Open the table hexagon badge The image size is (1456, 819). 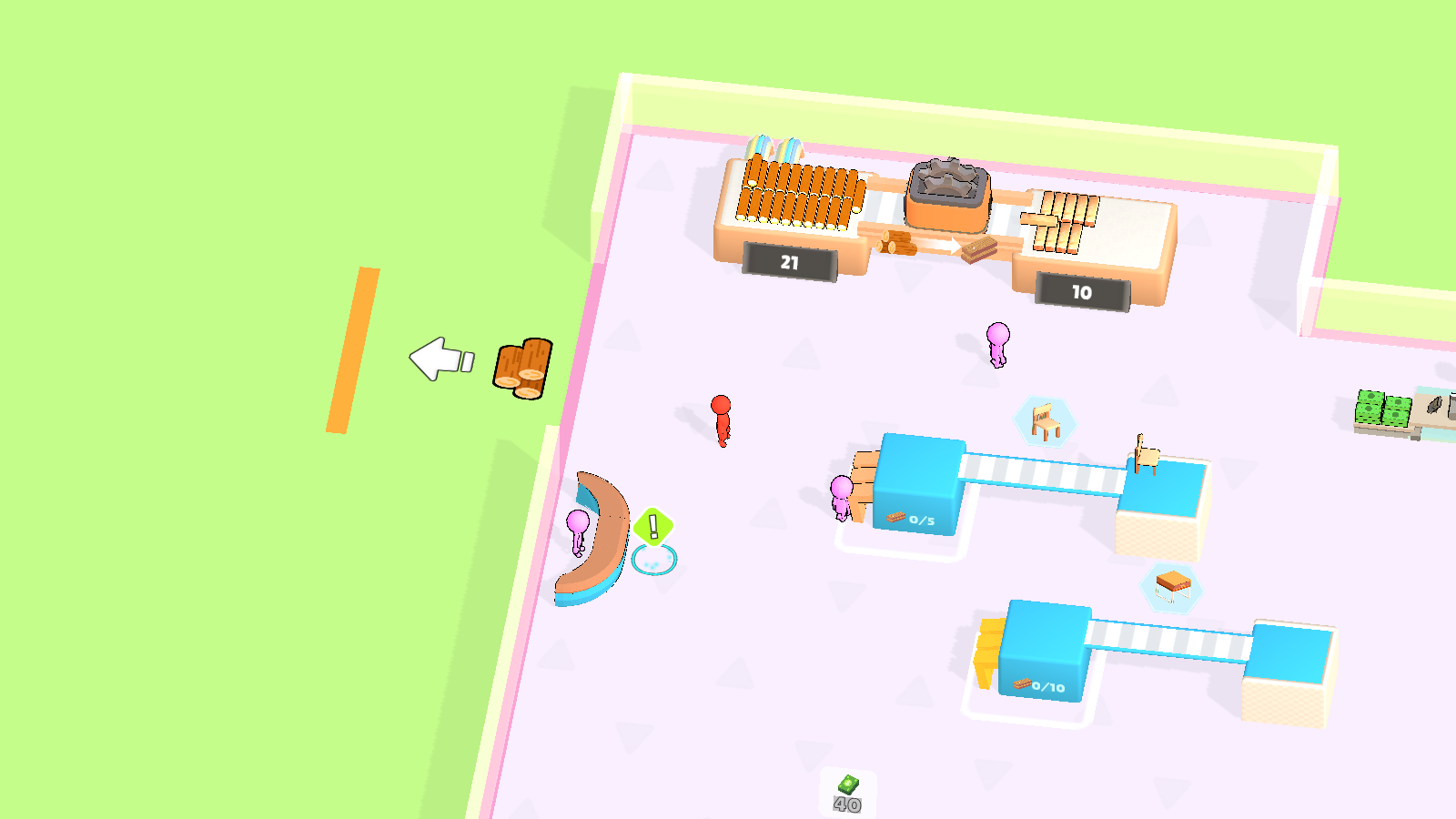pyautogui.click(x=1169, y=587)
